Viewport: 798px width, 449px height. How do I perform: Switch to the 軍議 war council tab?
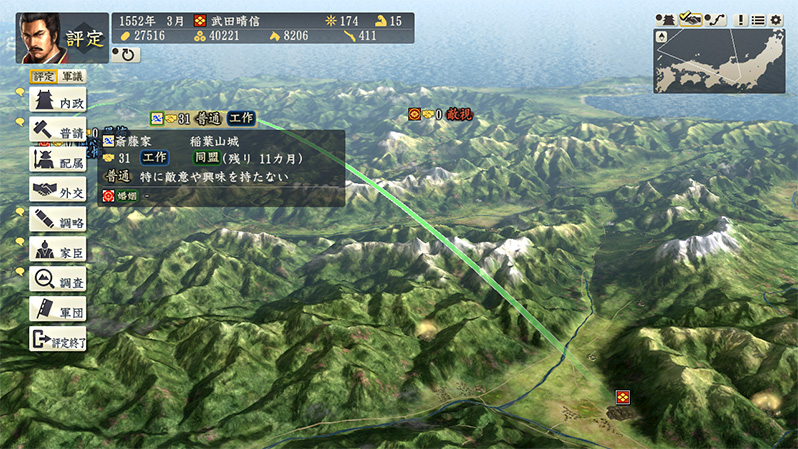click(72, 76)
